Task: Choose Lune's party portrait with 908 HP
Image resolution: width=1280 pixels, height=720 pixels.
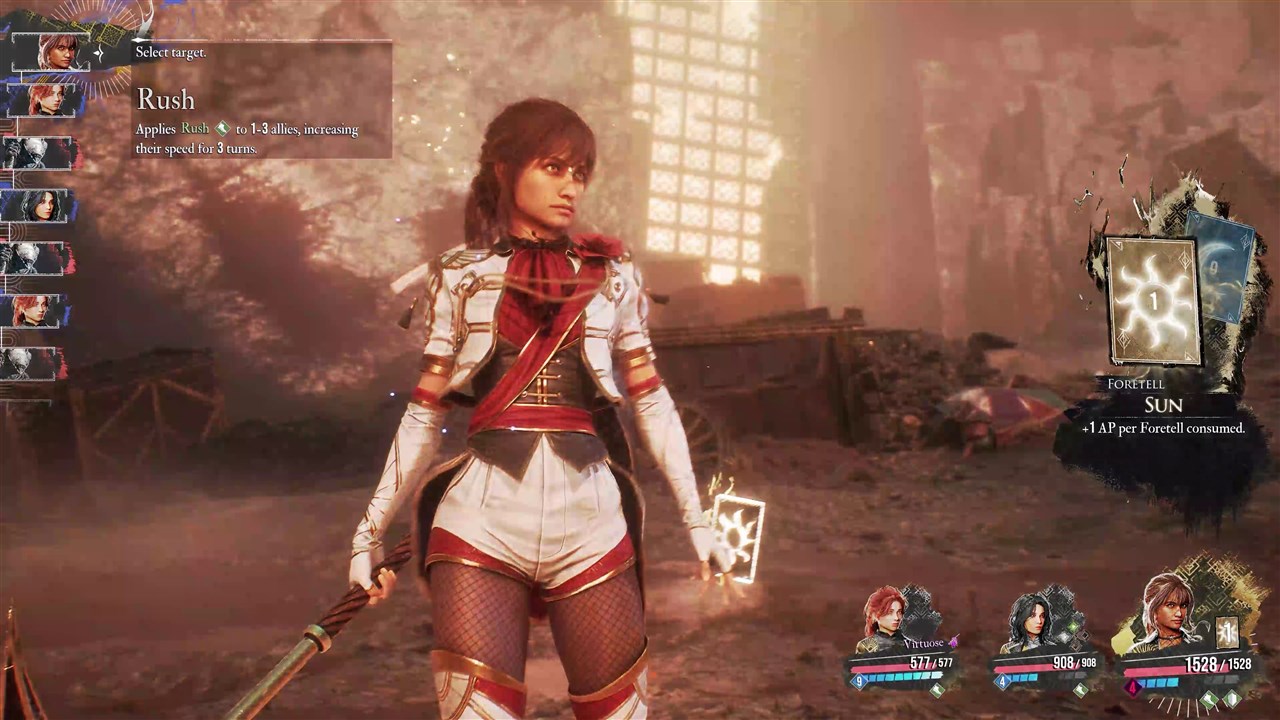Action: 1029,615
